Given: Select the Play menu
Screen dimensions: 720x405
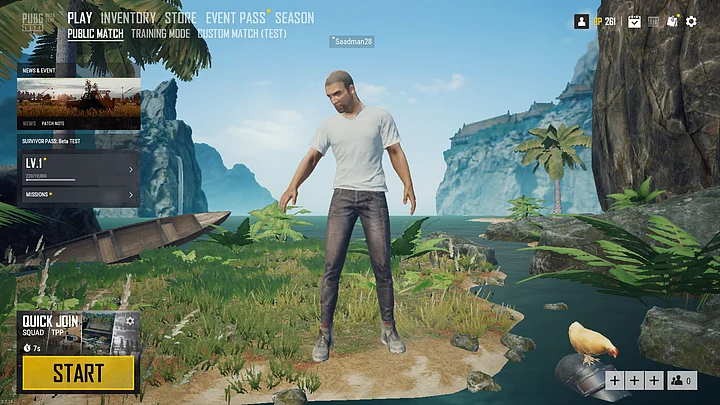Looking at the screenshot, I should tap(80, 18).
